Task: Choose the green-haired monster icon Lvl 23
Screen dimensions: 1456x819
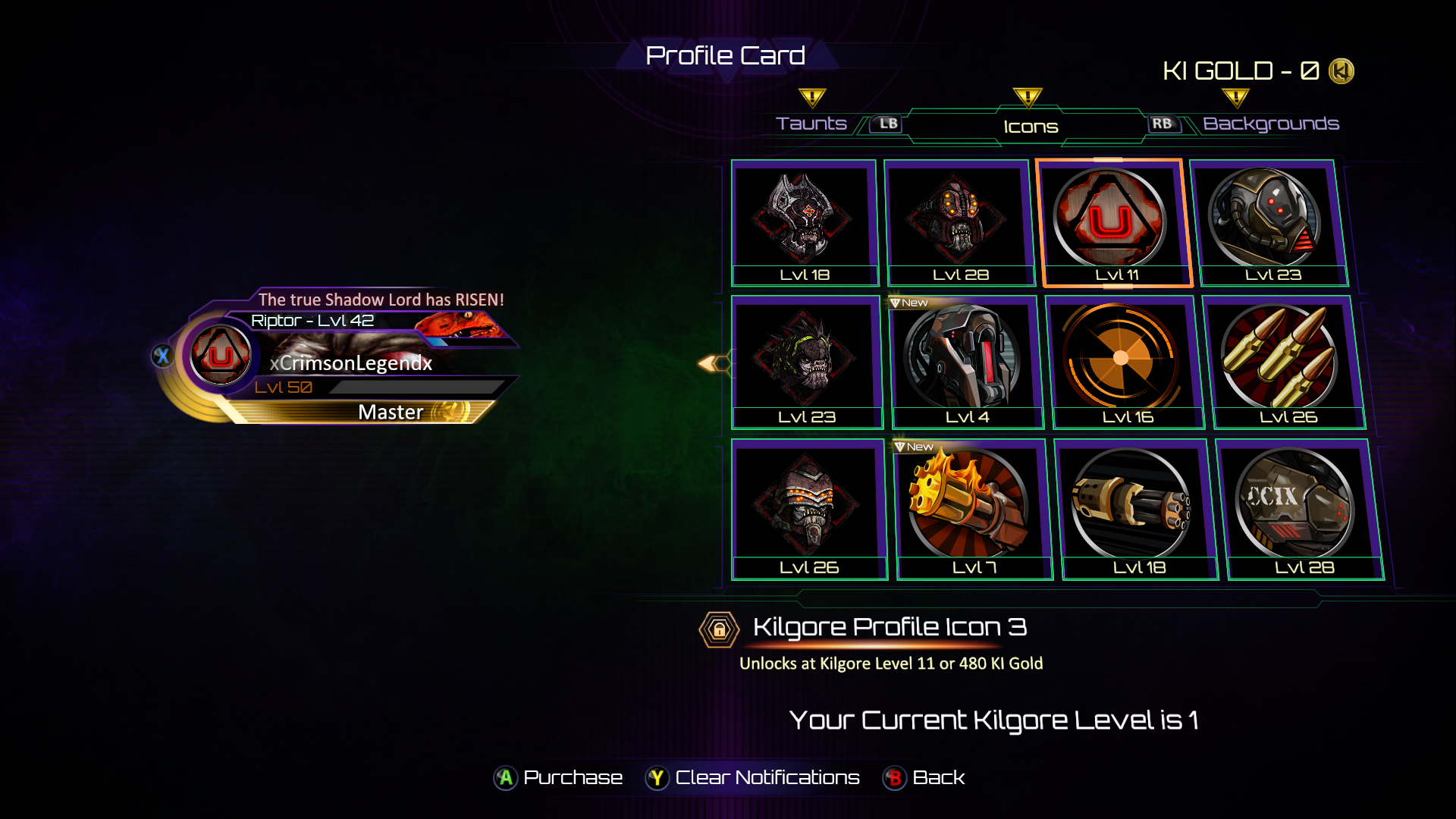Action: (x=806, y=362)
